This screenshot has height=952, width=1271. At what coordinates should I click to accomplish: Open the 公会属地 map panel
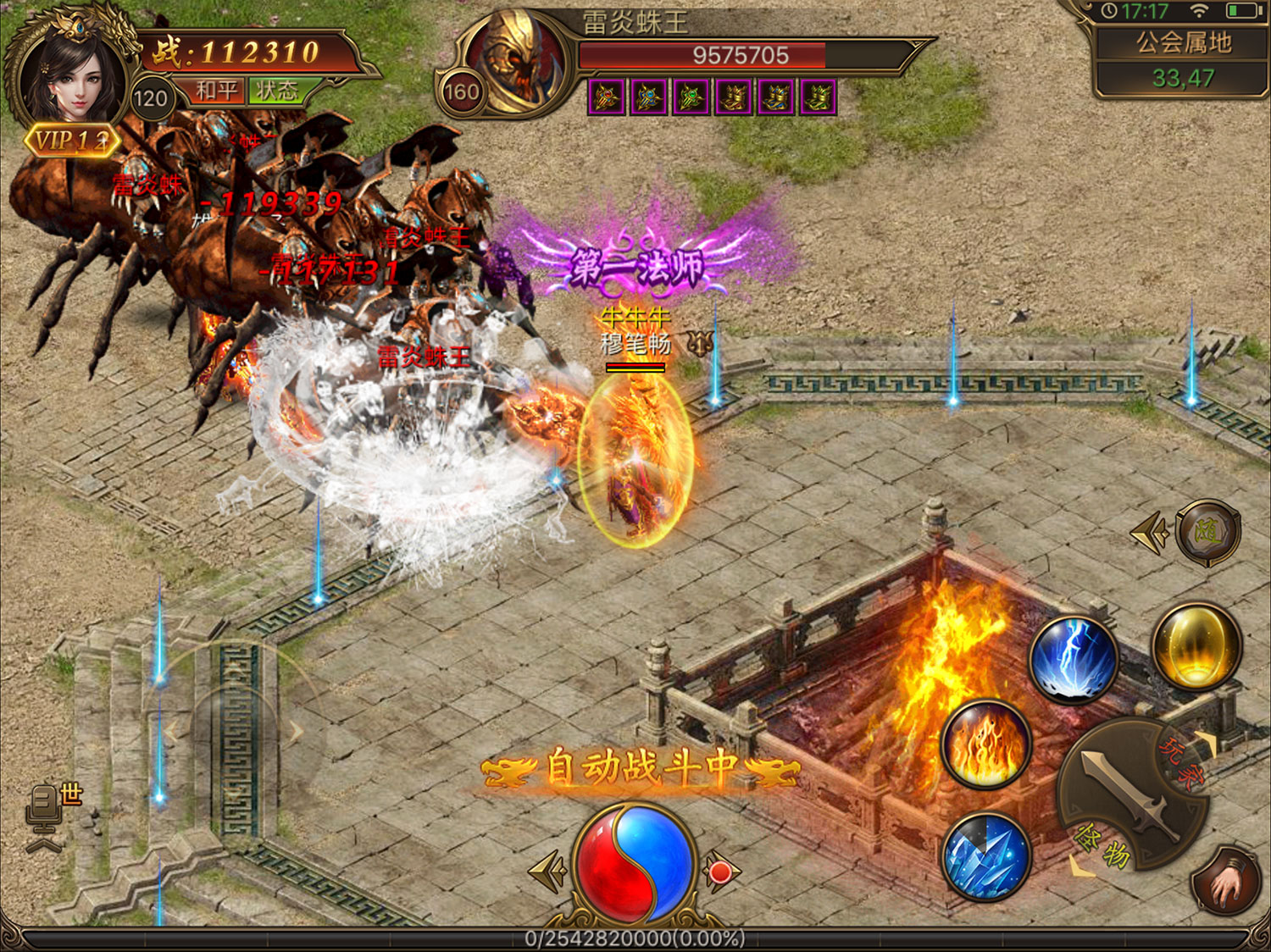pos(1183,59)
